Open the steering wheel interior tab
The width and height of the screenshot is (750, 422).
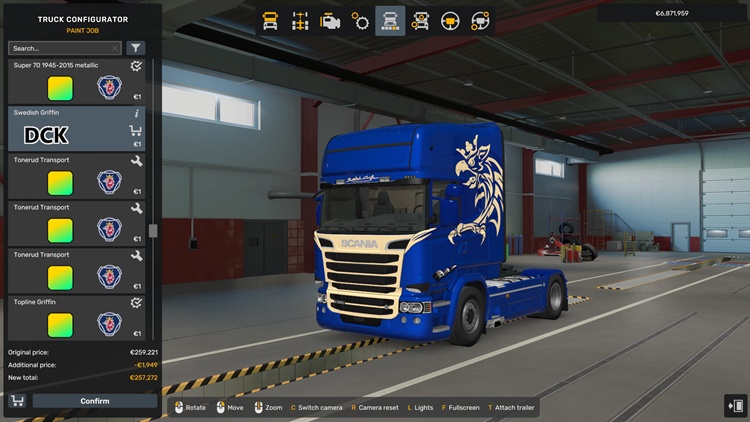451,20
